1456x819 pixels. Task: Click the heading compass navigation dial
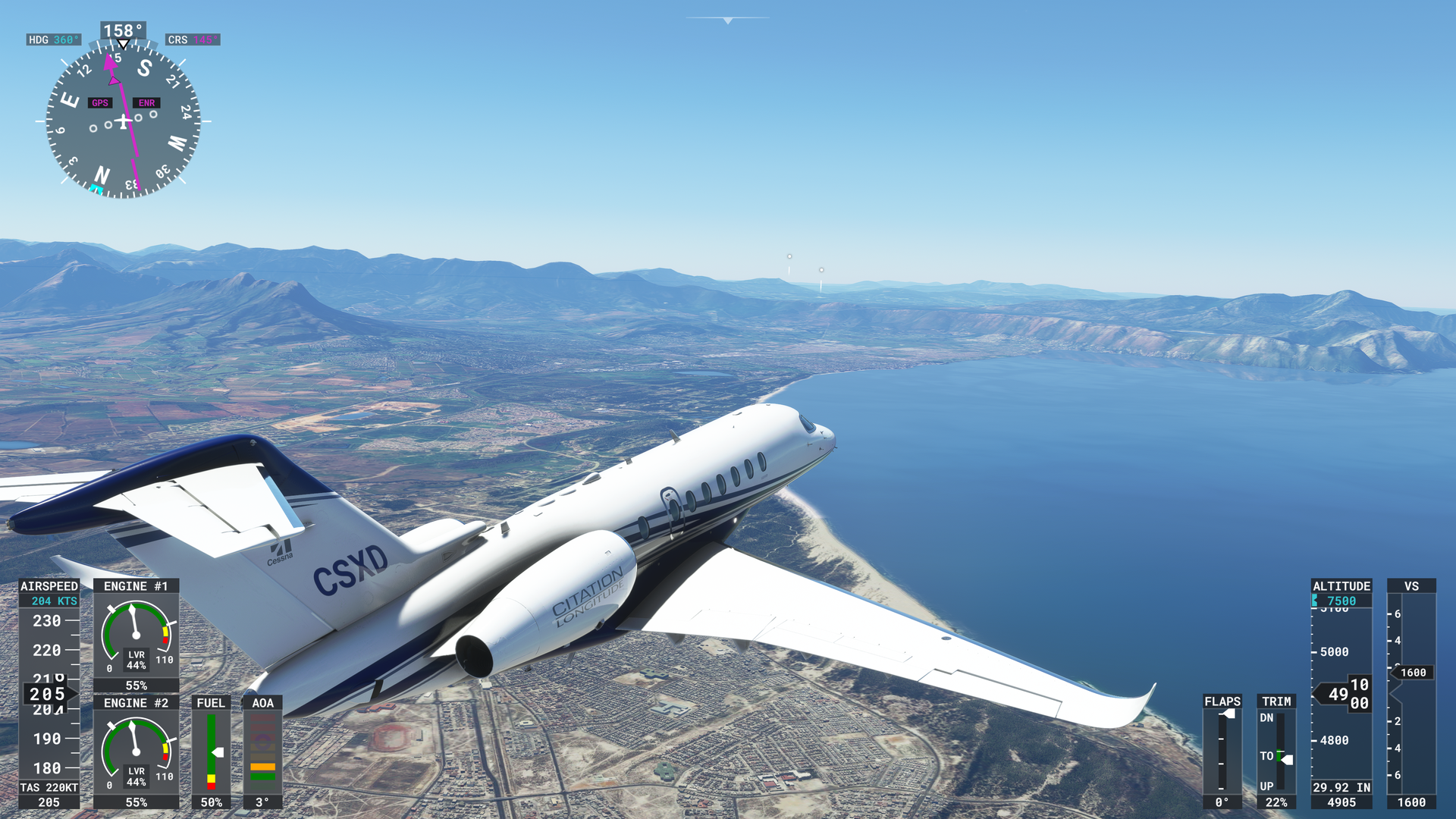tap(123, 121)
